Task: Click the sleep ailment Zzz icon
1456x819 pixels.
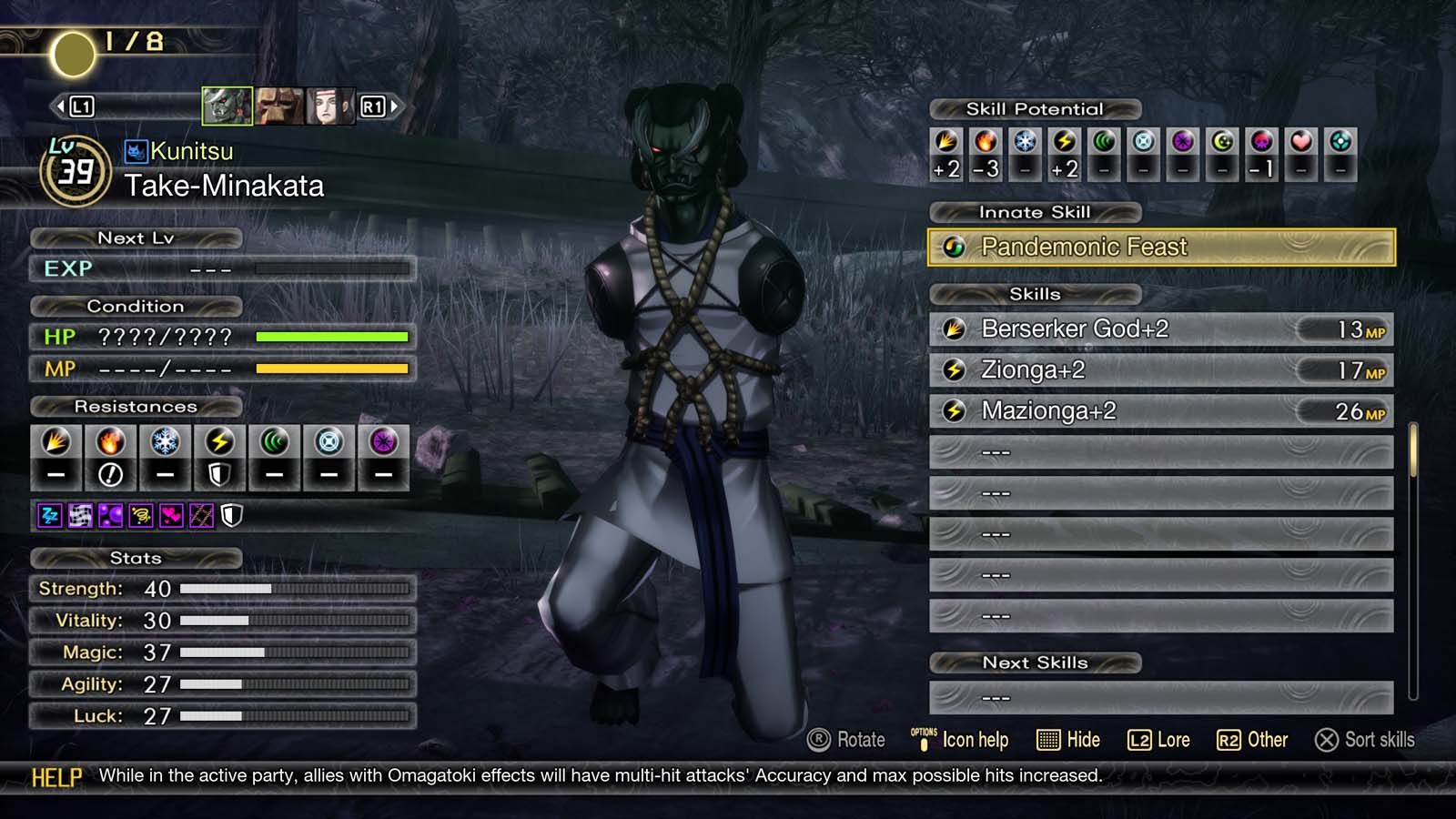Action: point(49,517)
